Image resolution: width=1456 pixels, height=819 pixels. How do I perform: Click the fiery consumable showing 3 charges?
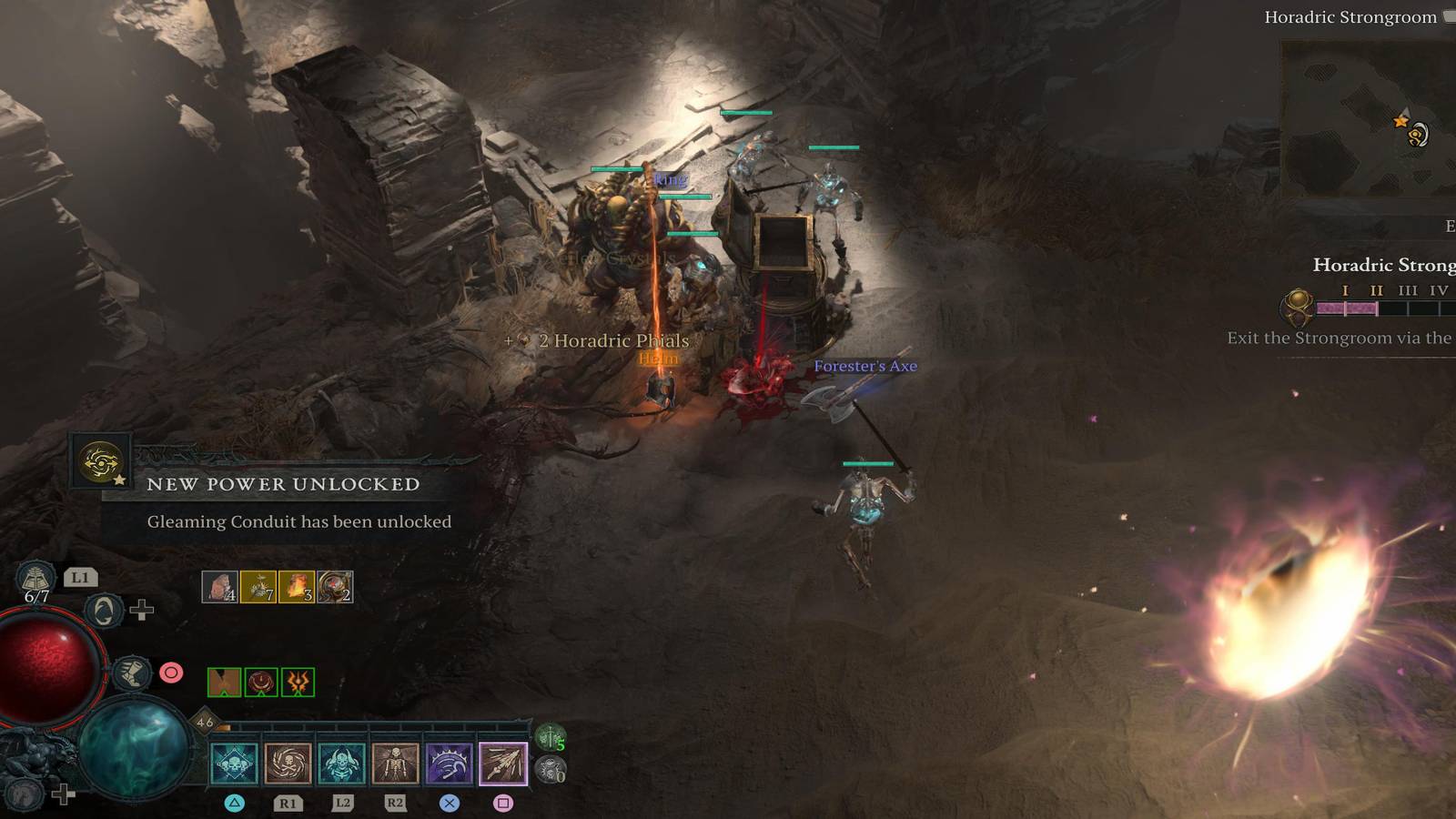(297, 587)
